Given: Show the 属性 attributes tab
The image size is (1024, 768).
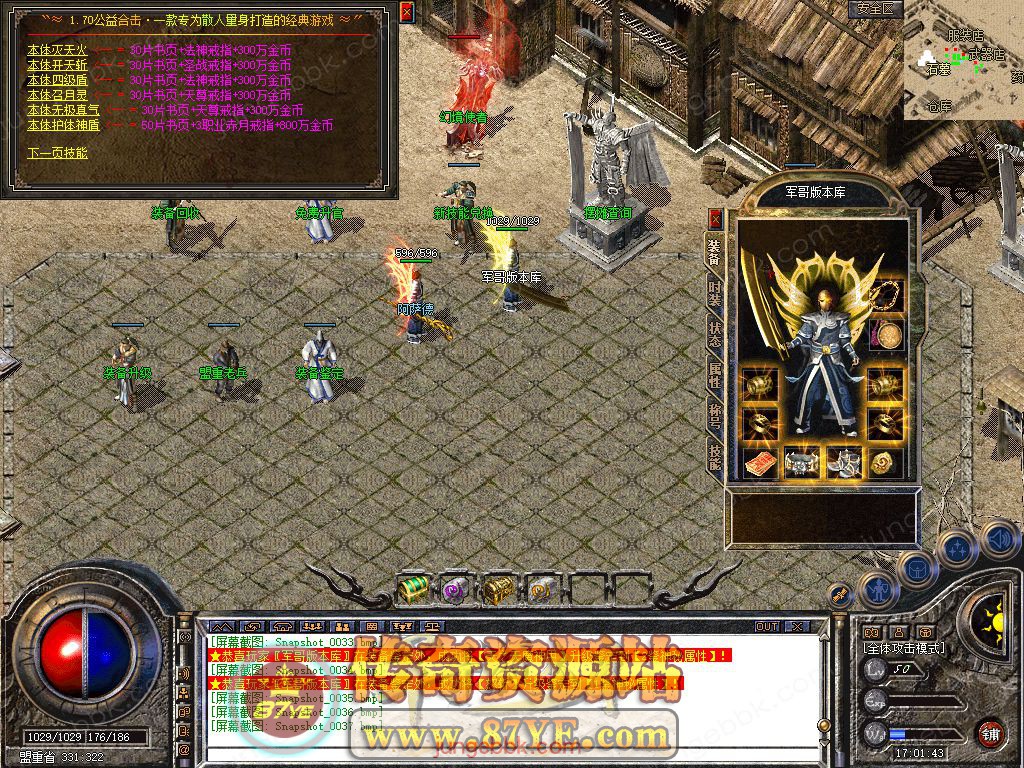Looking at the screenshot, I should pos(715,375).
